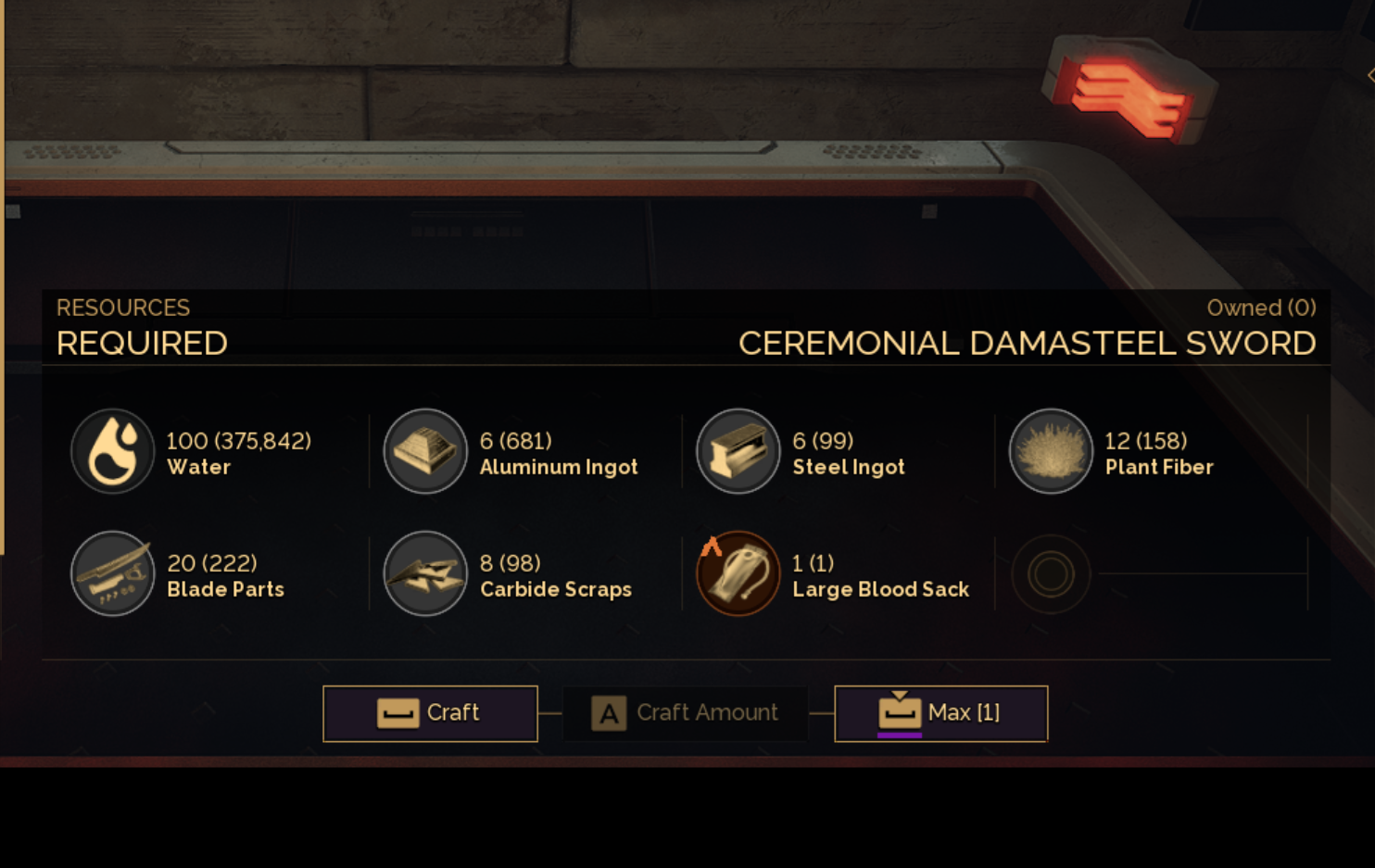The height and width of the screenshot is (868, 1375).
Task: Select the Water resource icon
Action: [x=113, y=451]
